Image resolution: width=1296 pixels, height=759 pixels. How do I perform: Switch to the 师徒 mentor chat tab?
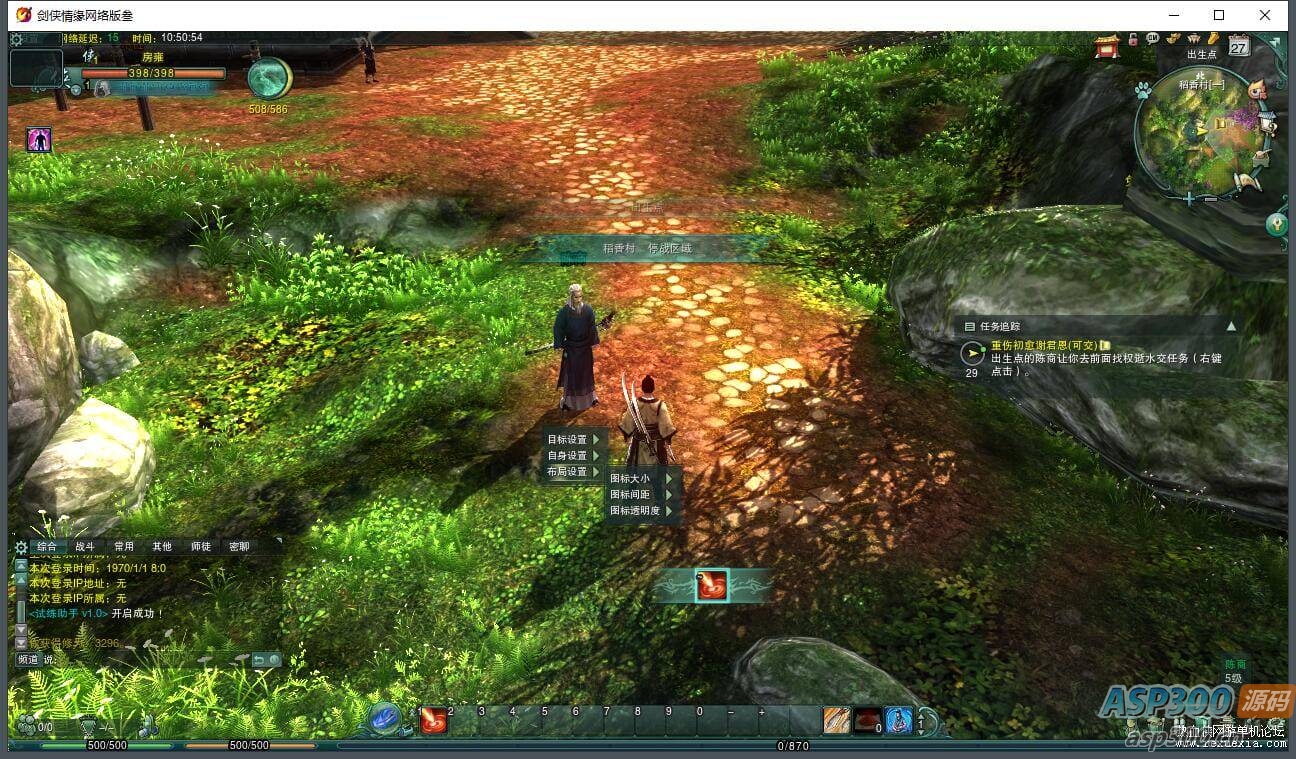(201, 547)
